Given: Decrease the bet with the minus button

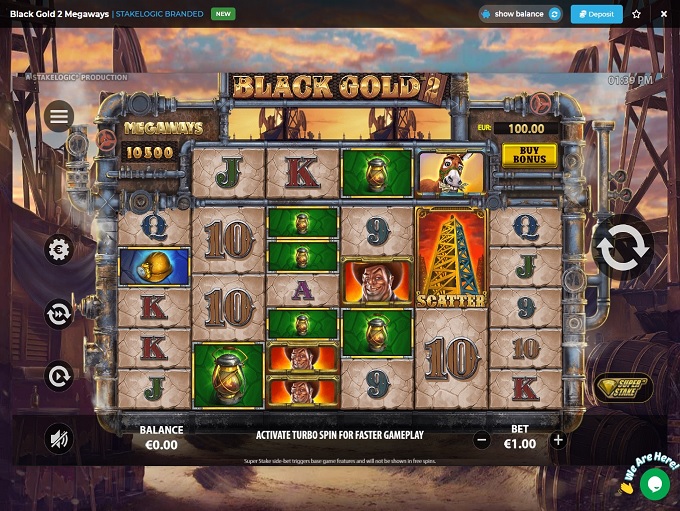Looking at the screenshot, I should point(482,440).
